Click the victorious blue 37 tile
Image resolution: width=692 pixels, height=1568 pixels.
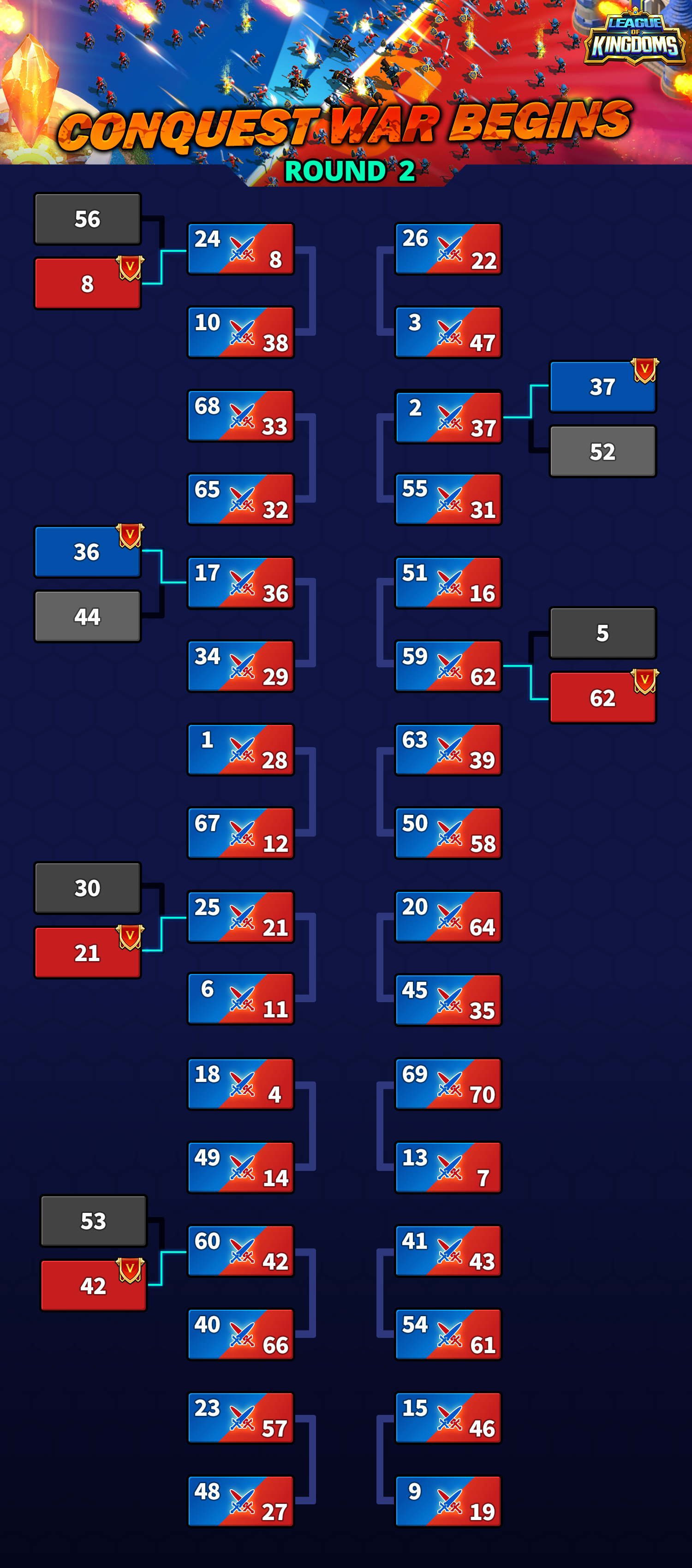[x=603, y=387]
